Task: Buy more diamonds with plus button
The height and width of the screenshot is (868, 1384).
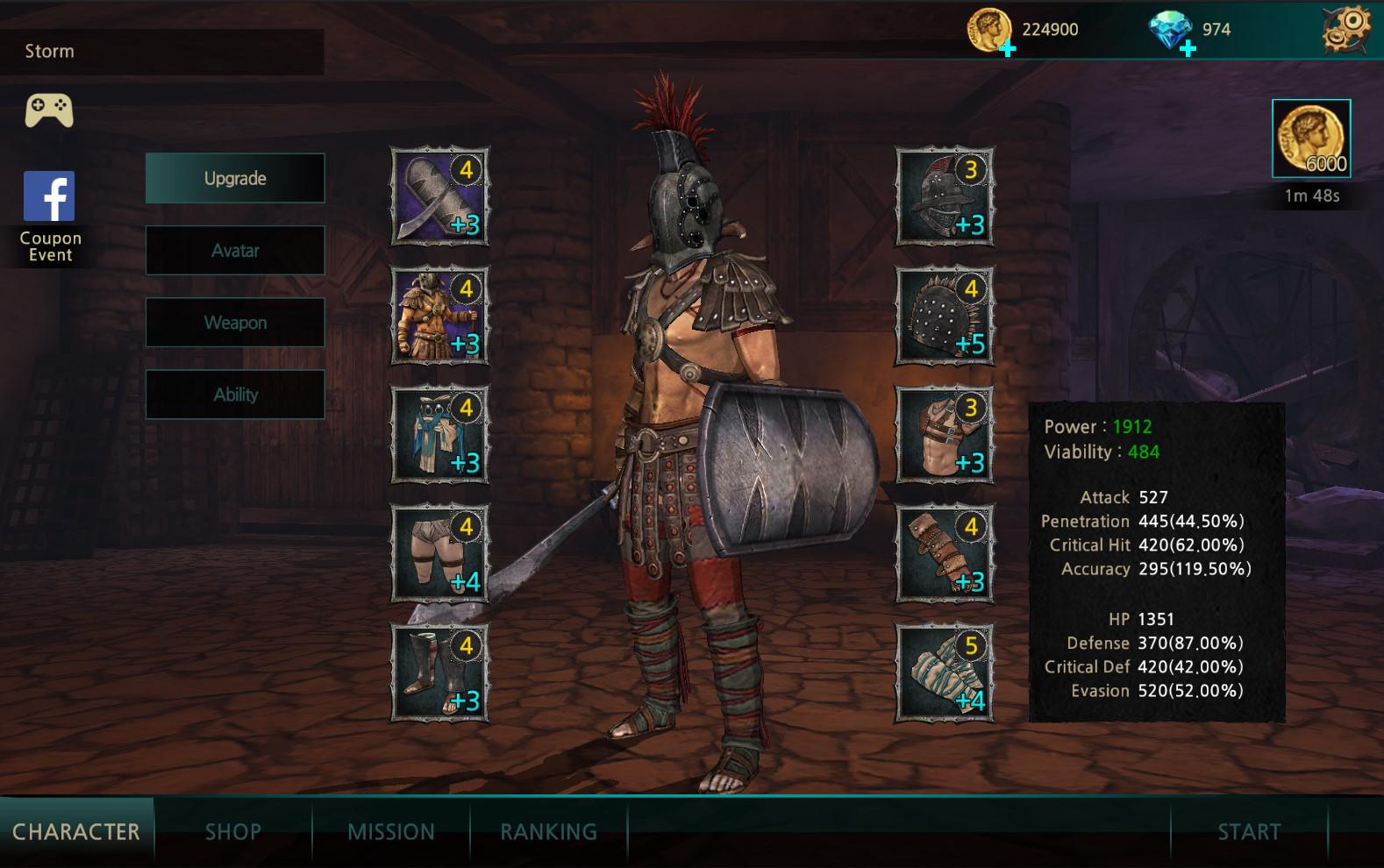Action: tap(1188, 49)
